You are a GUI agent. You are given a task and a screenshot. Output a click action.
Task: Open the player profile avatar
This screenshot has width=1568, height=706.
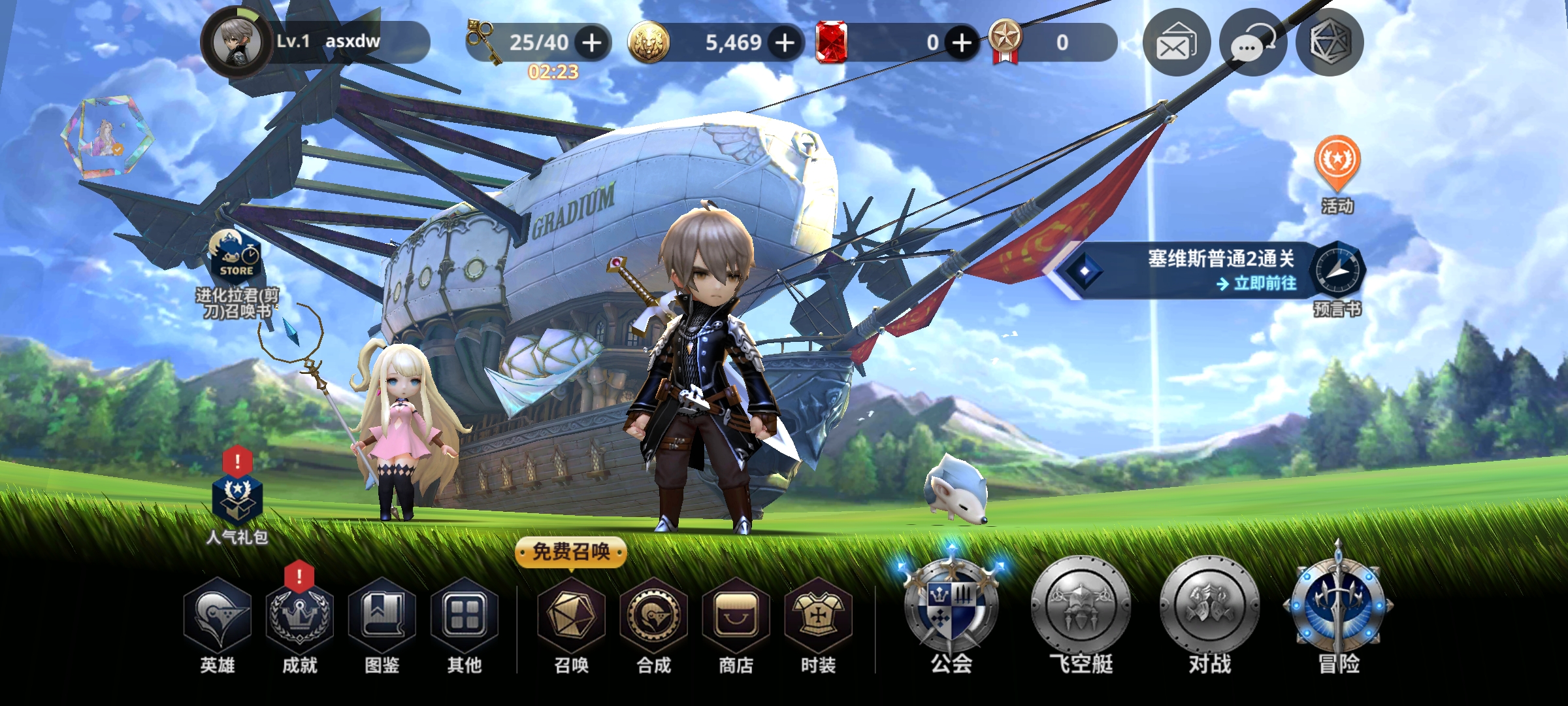point(237,43)
